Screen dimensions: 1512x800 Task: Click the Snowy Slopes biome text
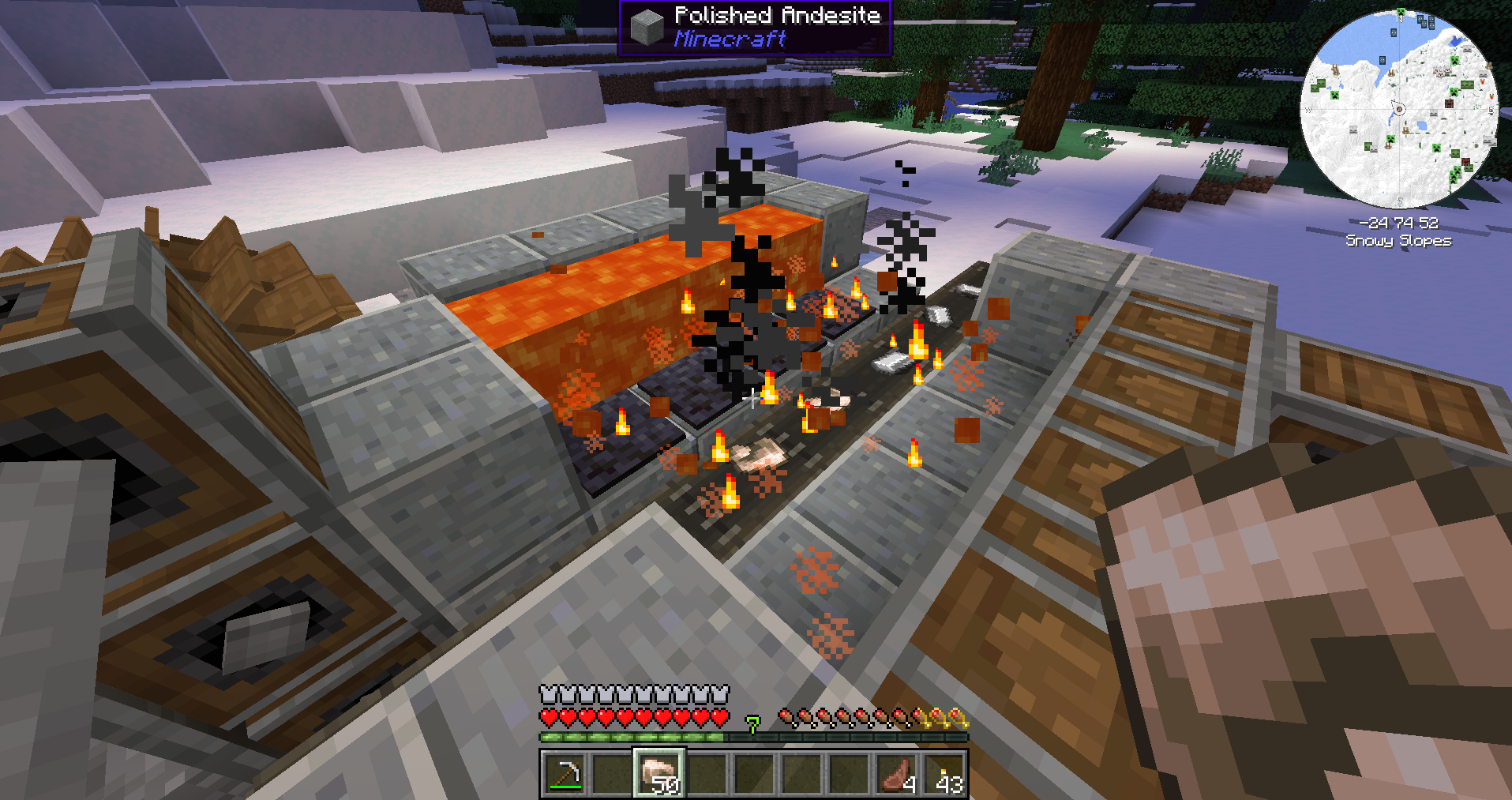pos(1399,241)
